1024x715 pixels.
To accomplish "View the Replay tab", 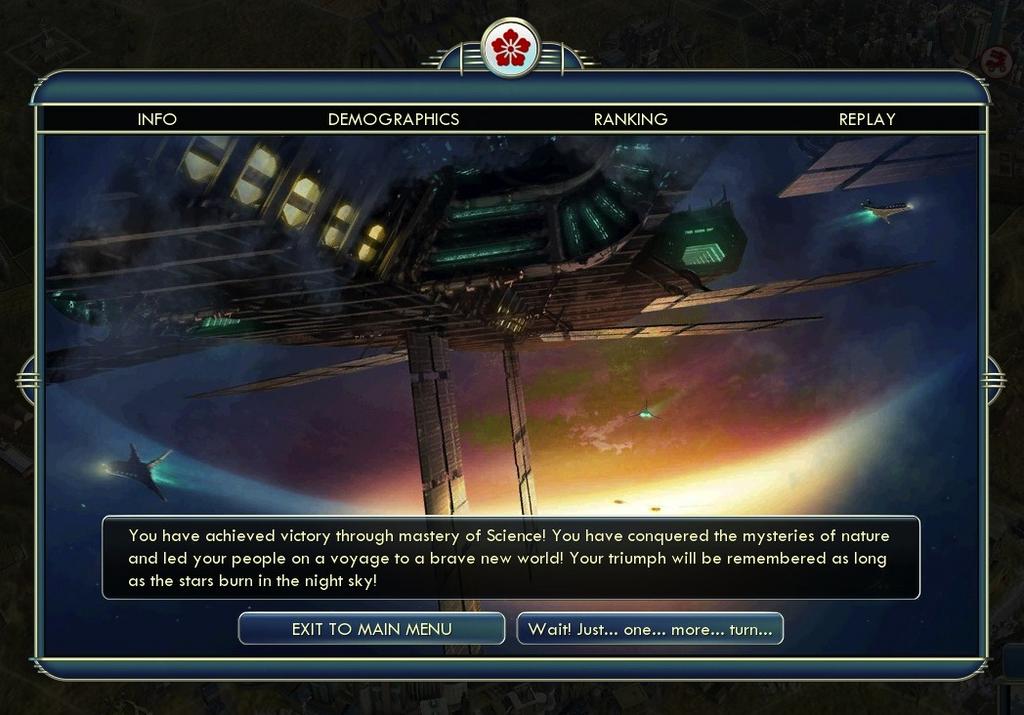I will pyautogui.click(x=867, y=119).
